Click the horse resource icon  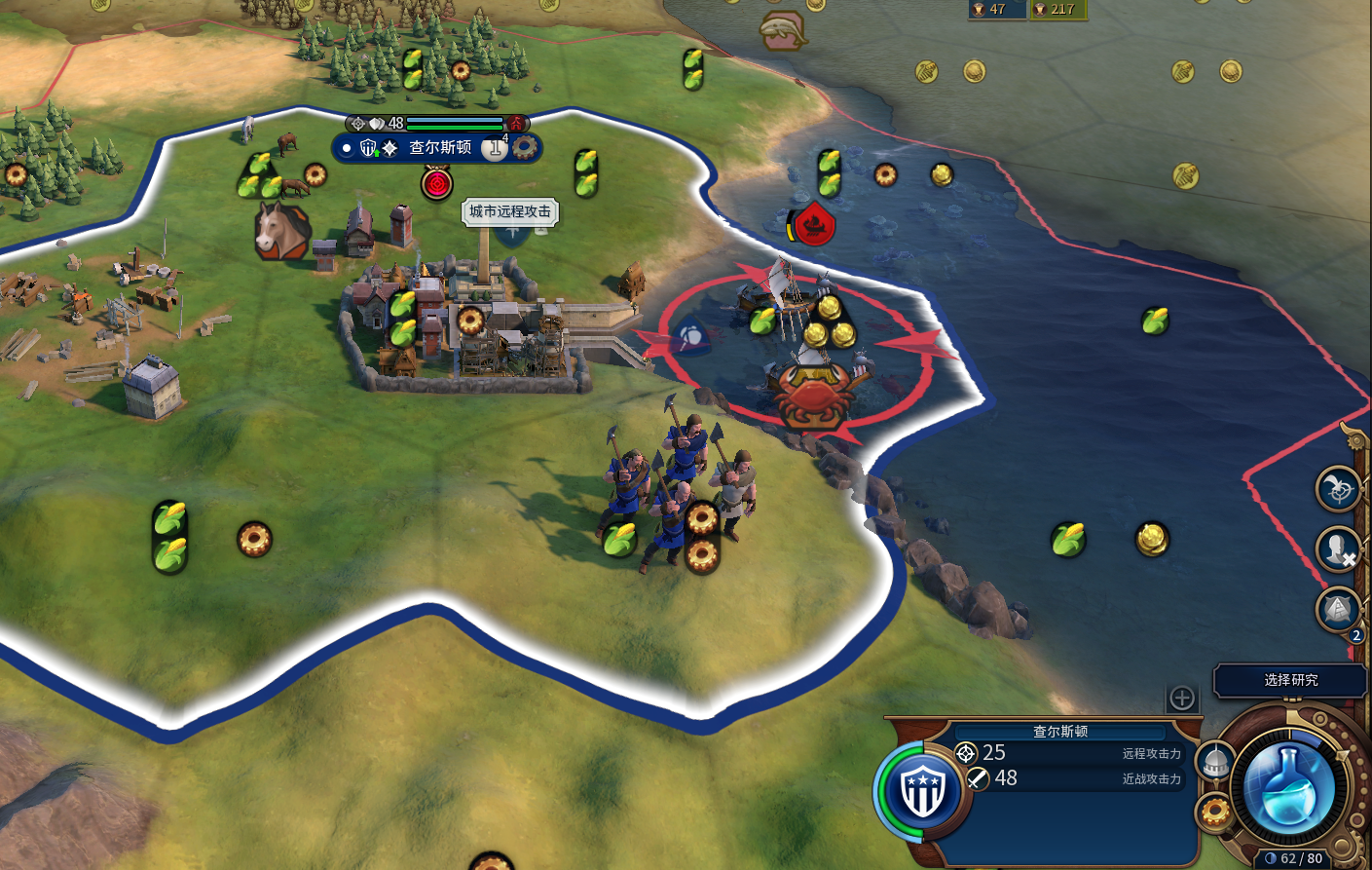[280, 230]
